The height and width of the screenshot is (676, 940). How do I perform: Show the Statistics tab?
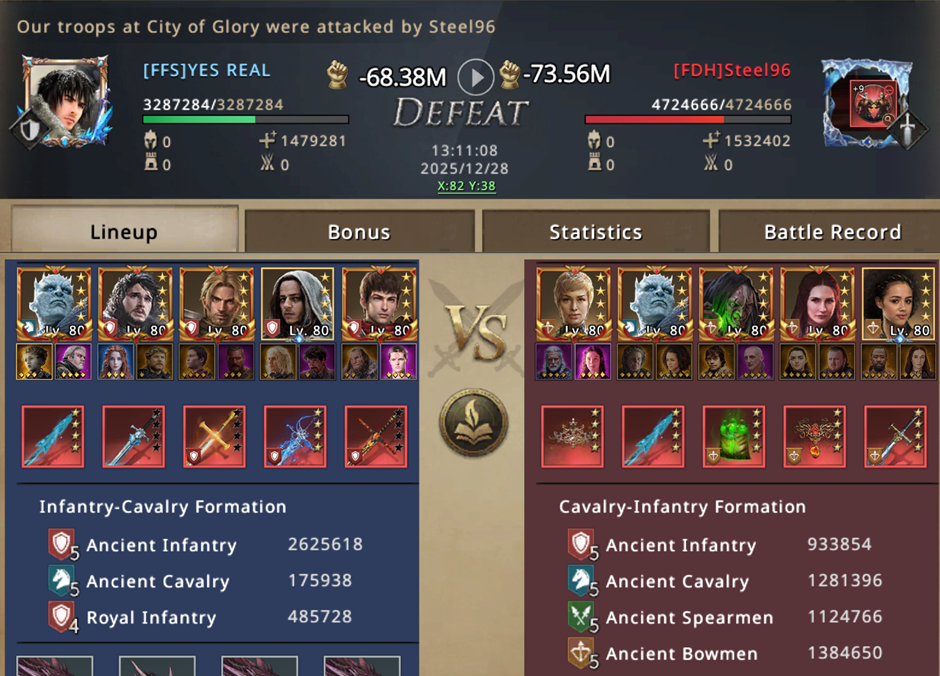(x=595, y=232)
